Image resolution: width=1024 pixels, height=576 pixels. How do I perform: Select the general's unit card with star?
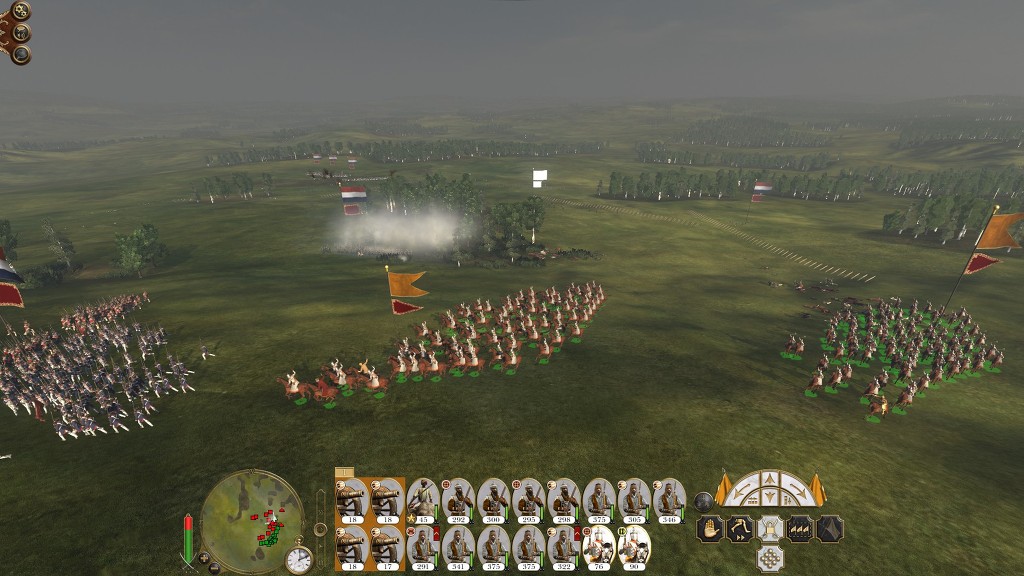pyautogui.click(x=423, y=499)
